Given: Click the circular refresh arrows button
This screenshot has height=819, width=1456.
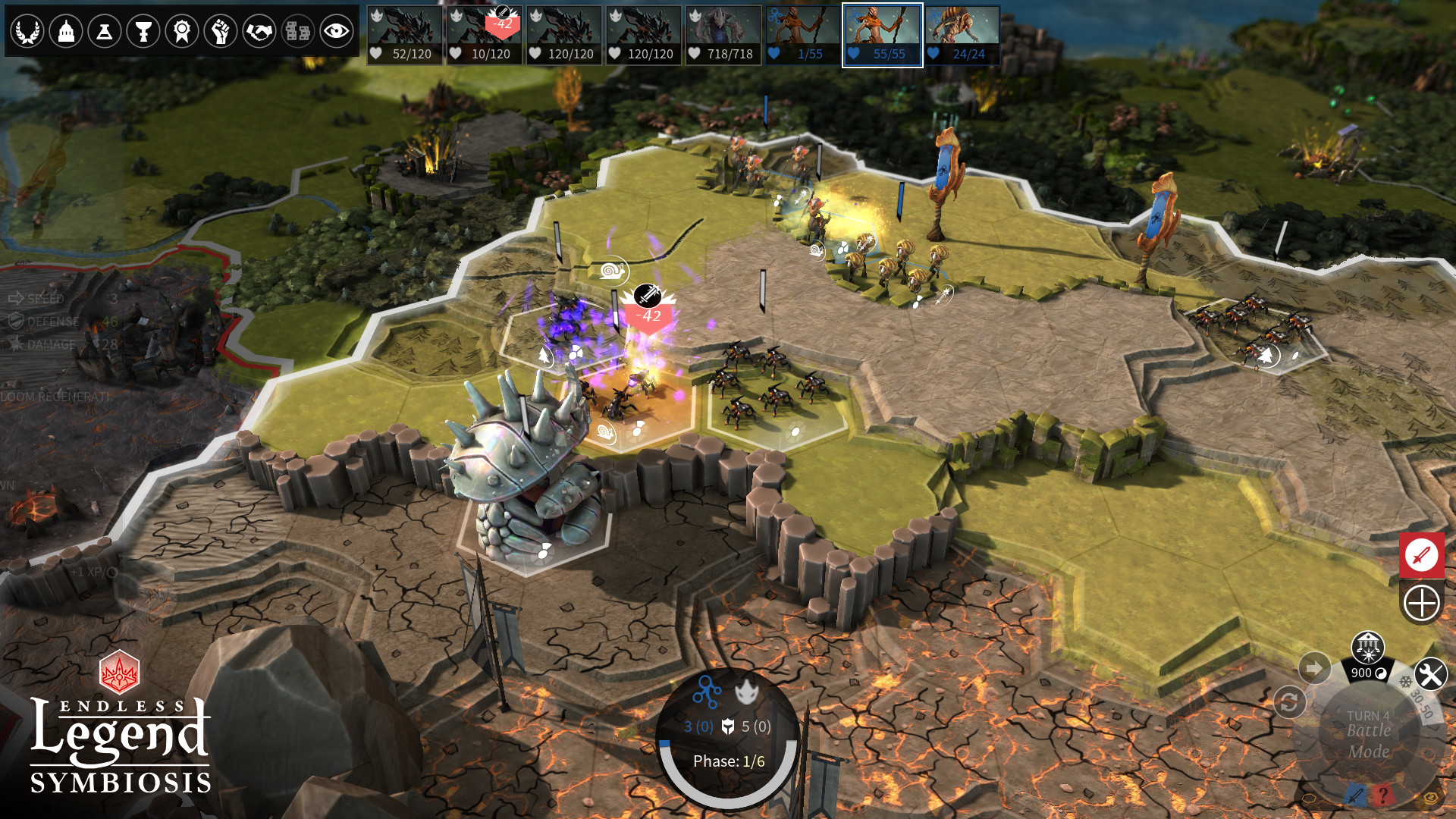Looking at the screenshot, I should (x=1289, y=702).
